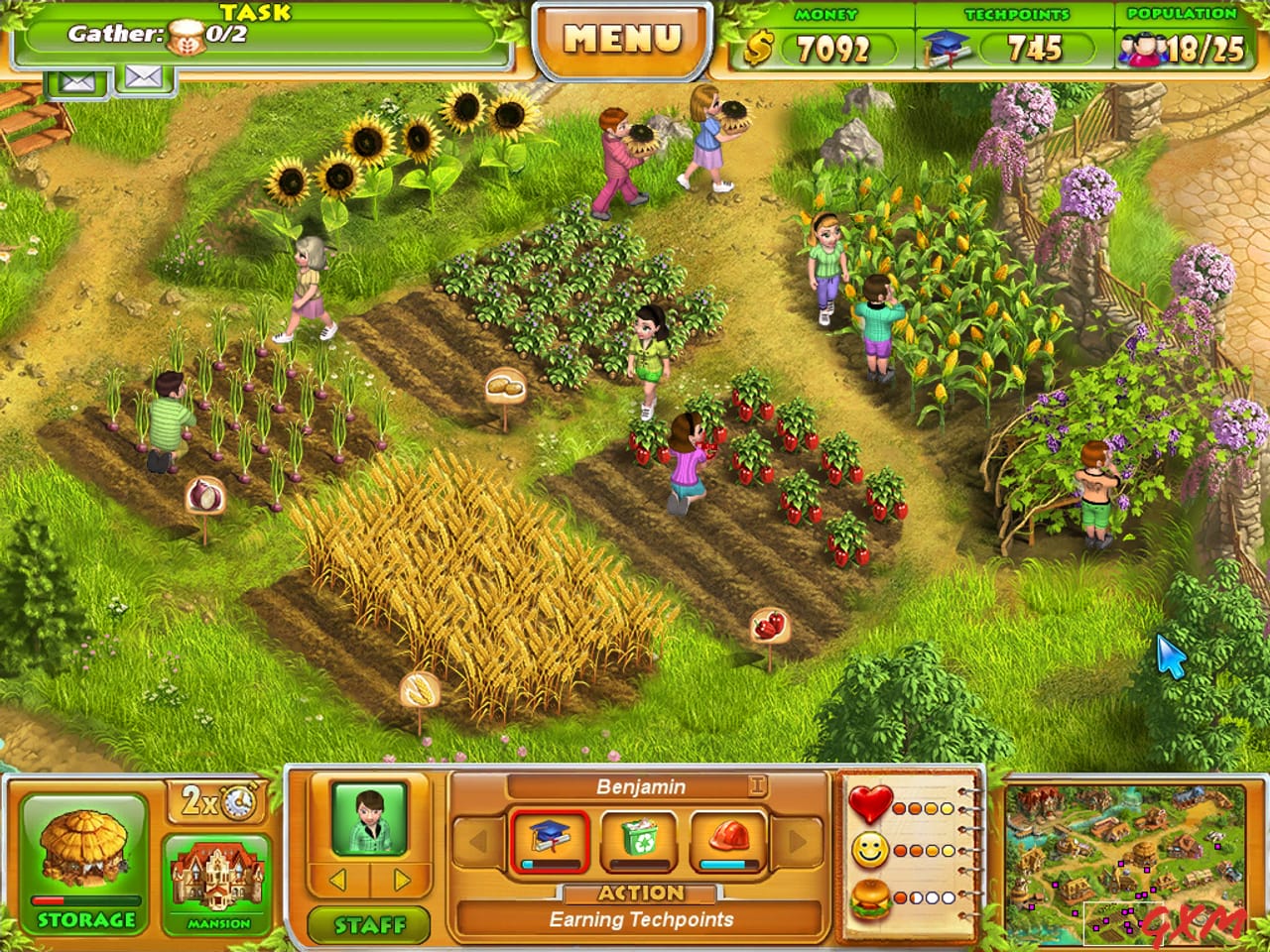
Task: Open the MENU
Action: [x=623, y=38]
